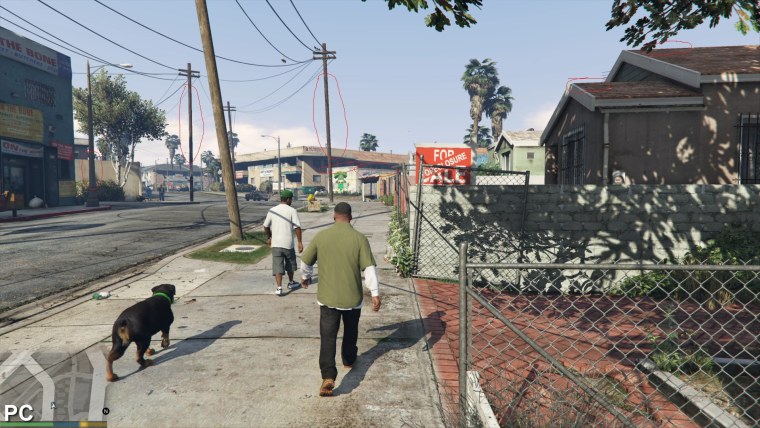Viewport: 760px width, 428px height.
Task: Select the north compass marker on the minimap
Action: (105, 411)
